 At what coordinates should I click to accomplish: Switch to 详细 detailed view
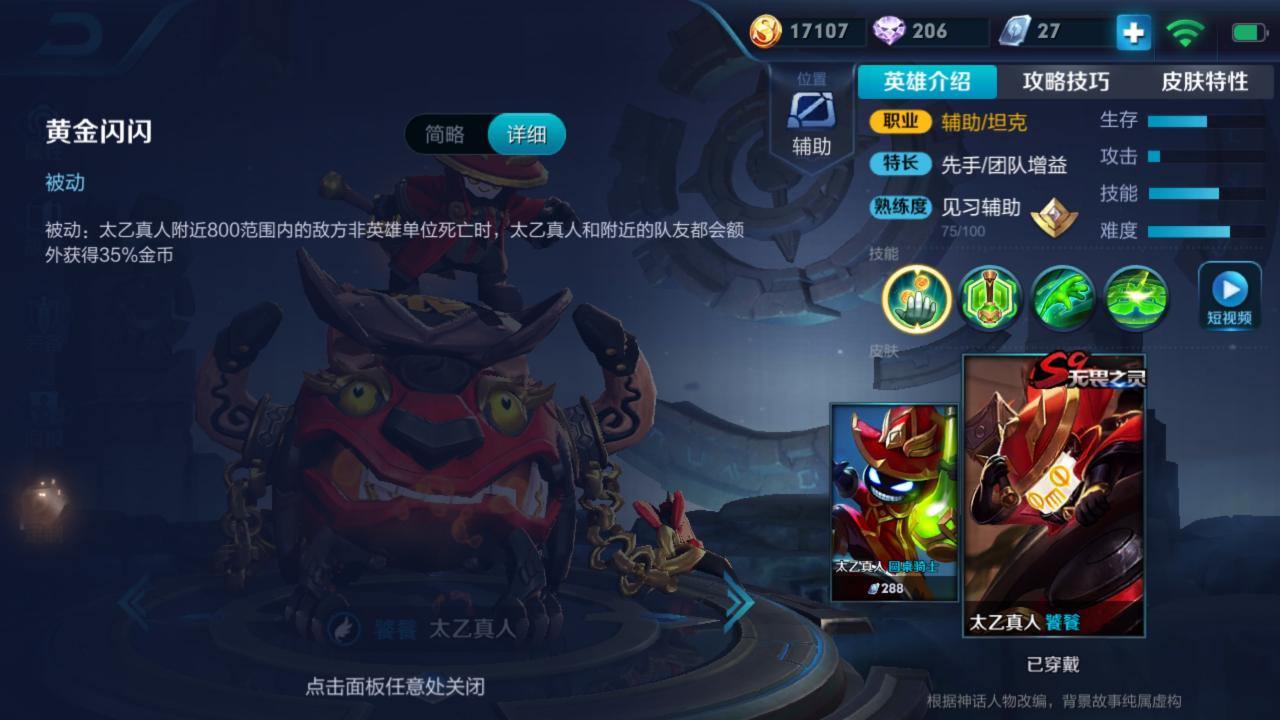pos(528,133)
